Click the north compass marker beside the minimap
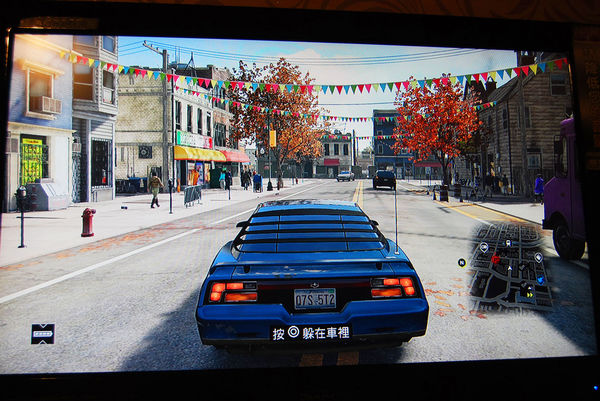Viewport: 600px width, 401px height. tap(461, 262)
